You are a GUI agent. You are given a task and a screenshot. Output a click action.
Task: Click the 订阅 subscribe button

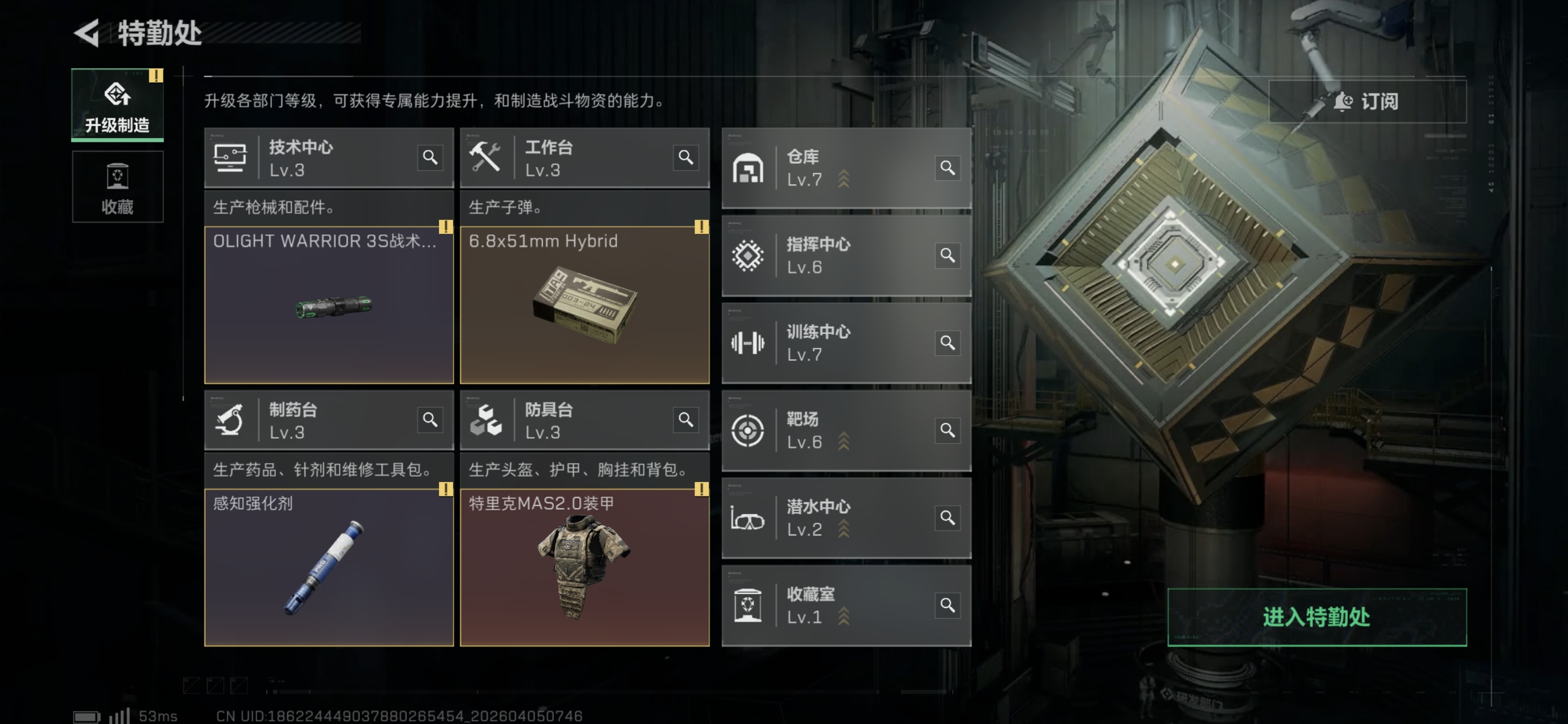pyautogui.click(x=1367, y=101)
